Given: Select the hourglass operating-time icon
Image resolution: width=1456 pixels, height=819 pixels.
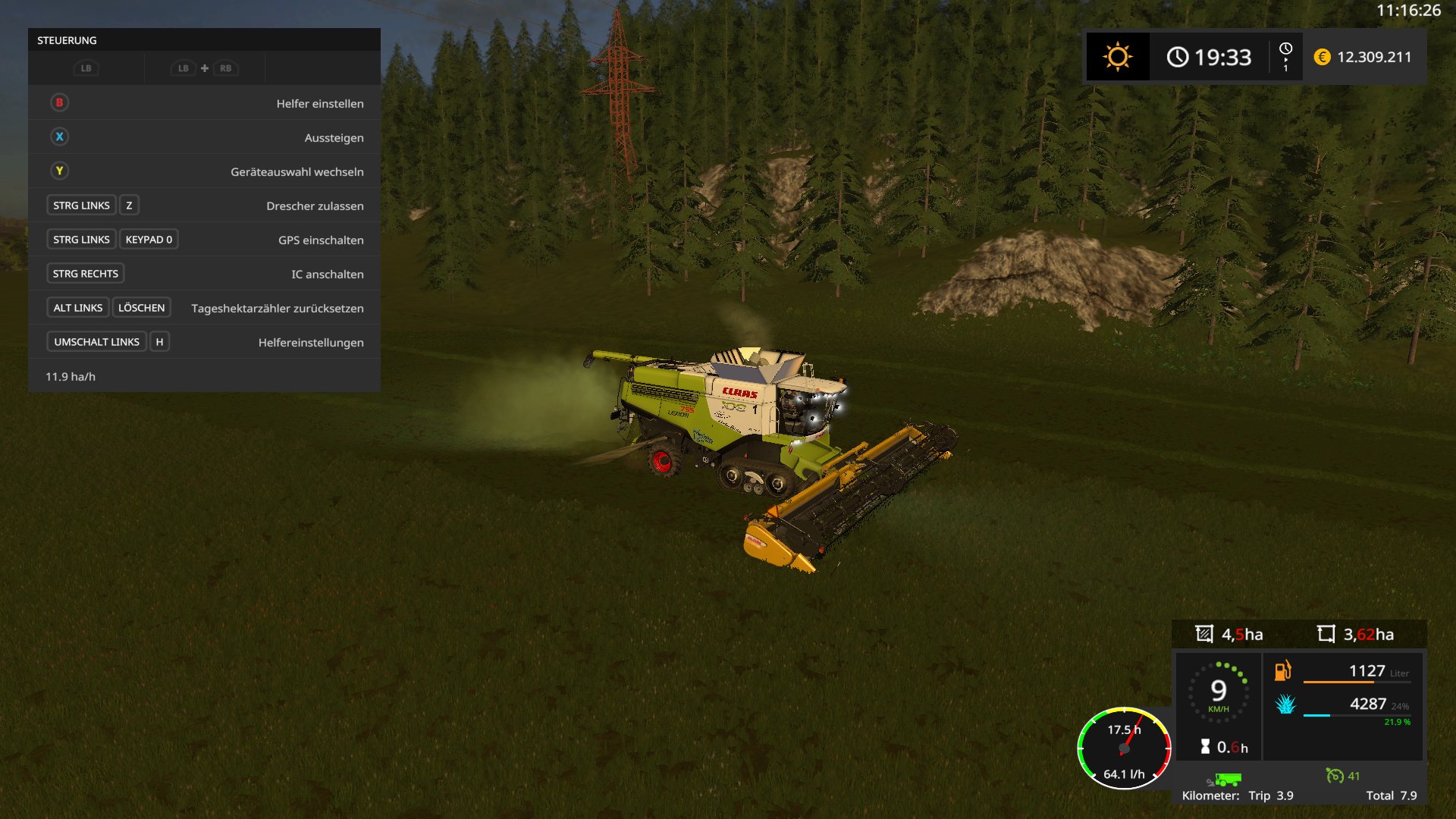Looking at the screenshot, I should point(1205,747).
